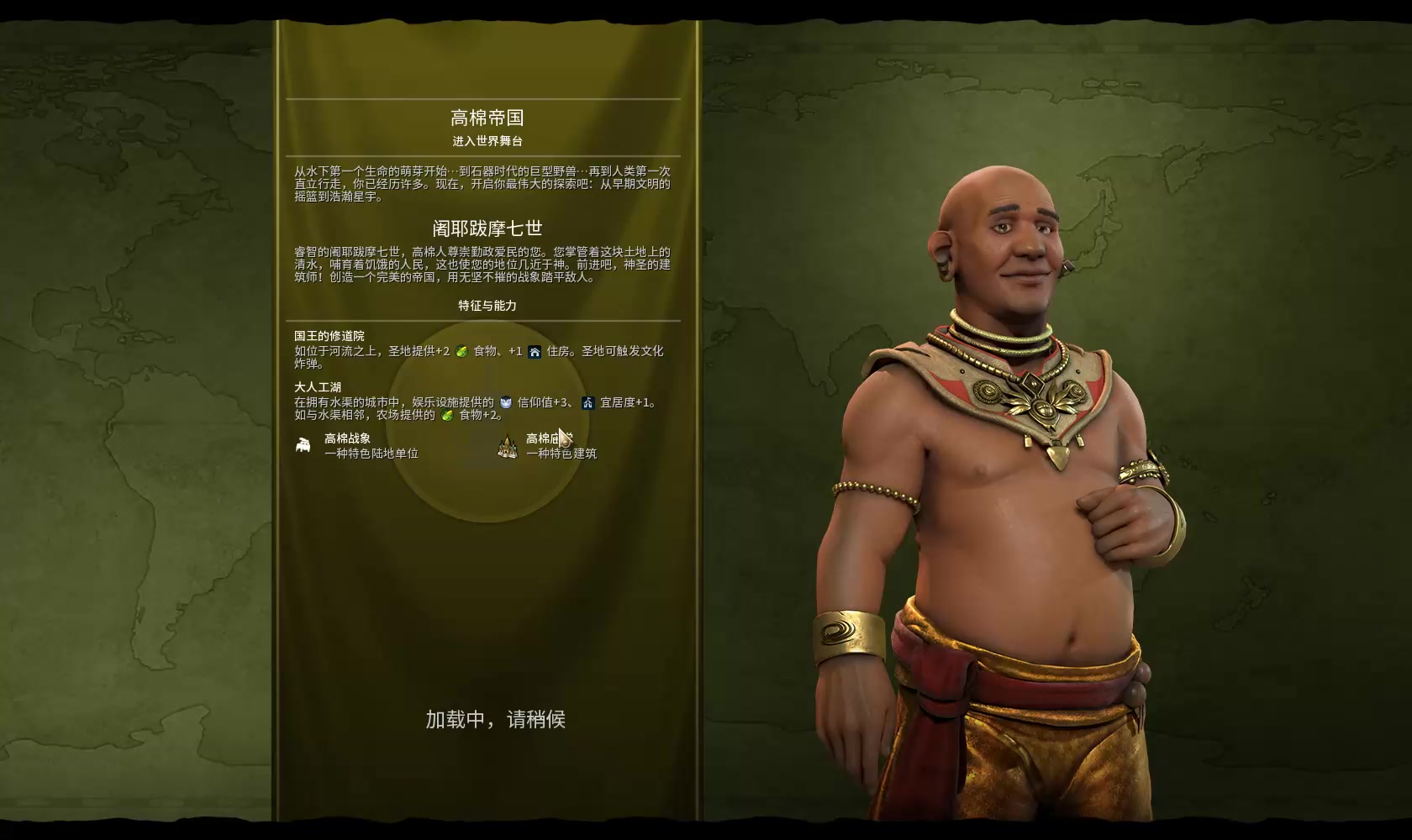Enable the 一种特色陆地单位 unit detail
This screenshot has height=840, width=1412.
point(372,454)
